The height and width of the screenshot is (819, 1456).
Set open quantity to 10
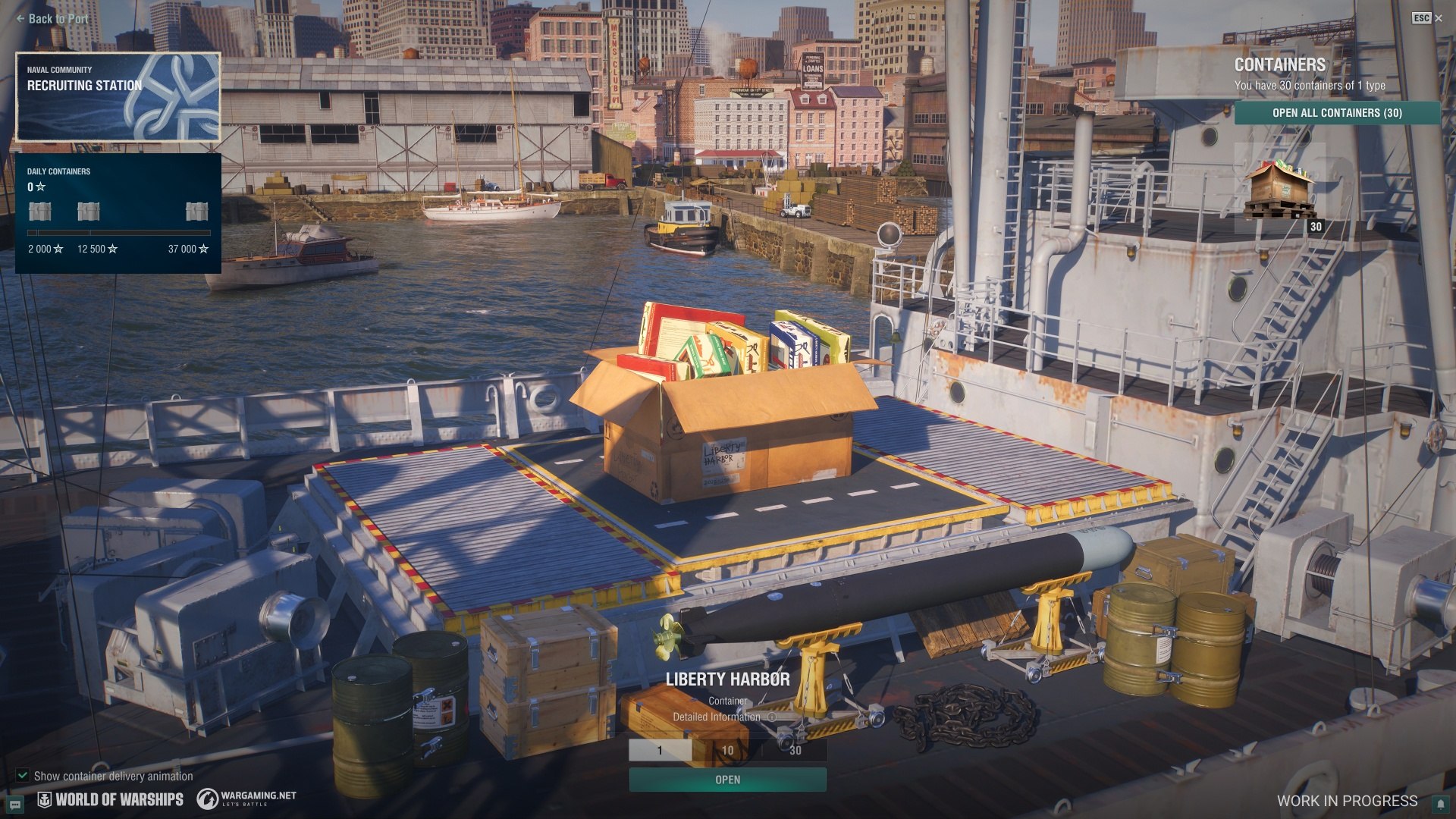pyautogui.click(x=727, y=750)
